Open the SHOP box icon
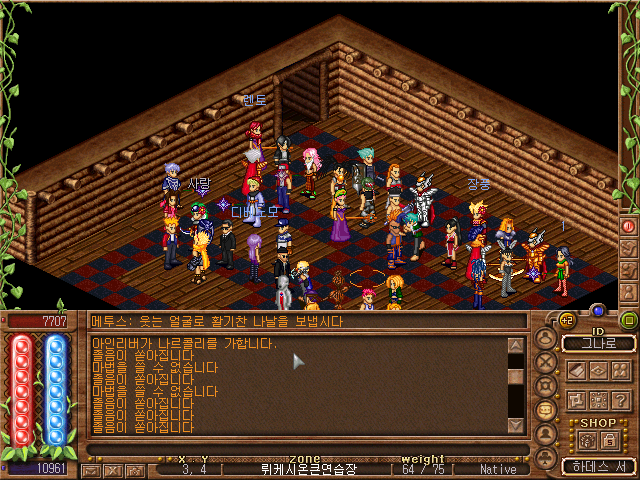Image resolution: width=640 pixels, height=480 pixels. coord(586,441)
